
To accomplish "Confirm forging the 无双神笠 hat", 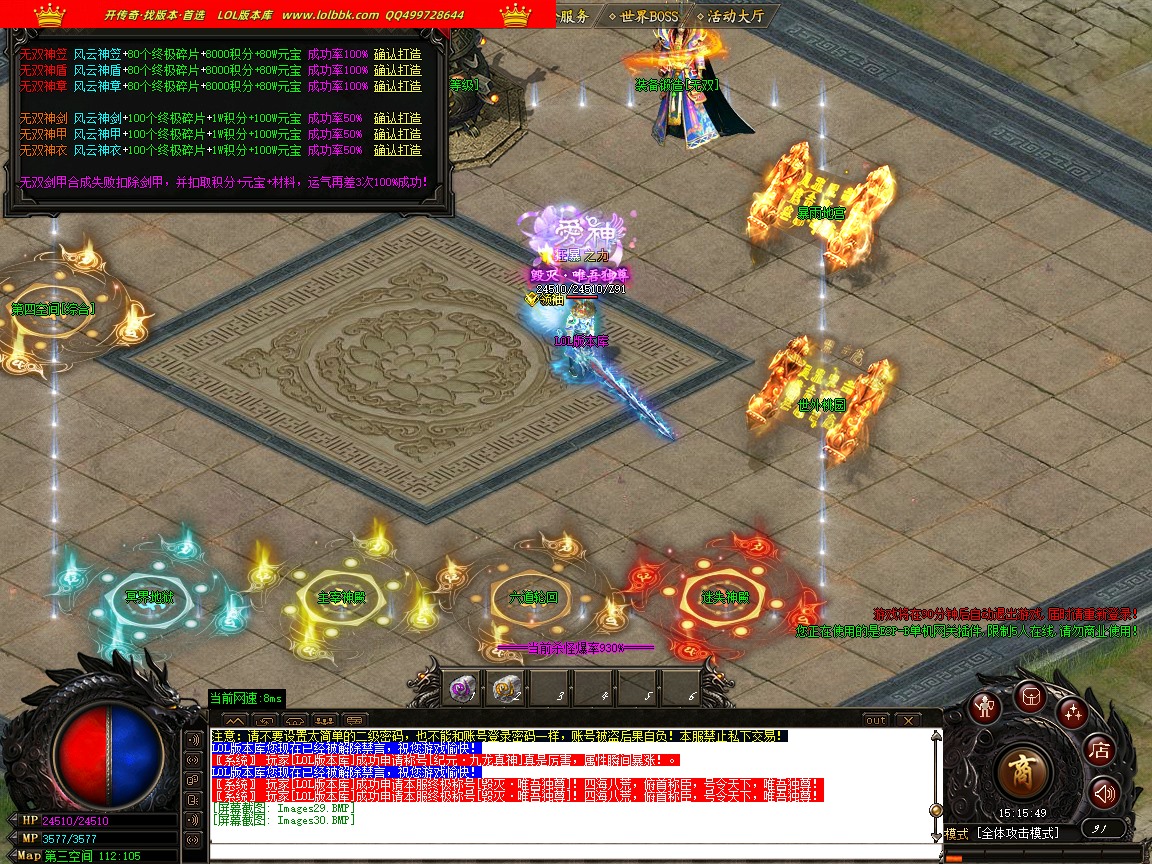I will [x=397, y=54].
